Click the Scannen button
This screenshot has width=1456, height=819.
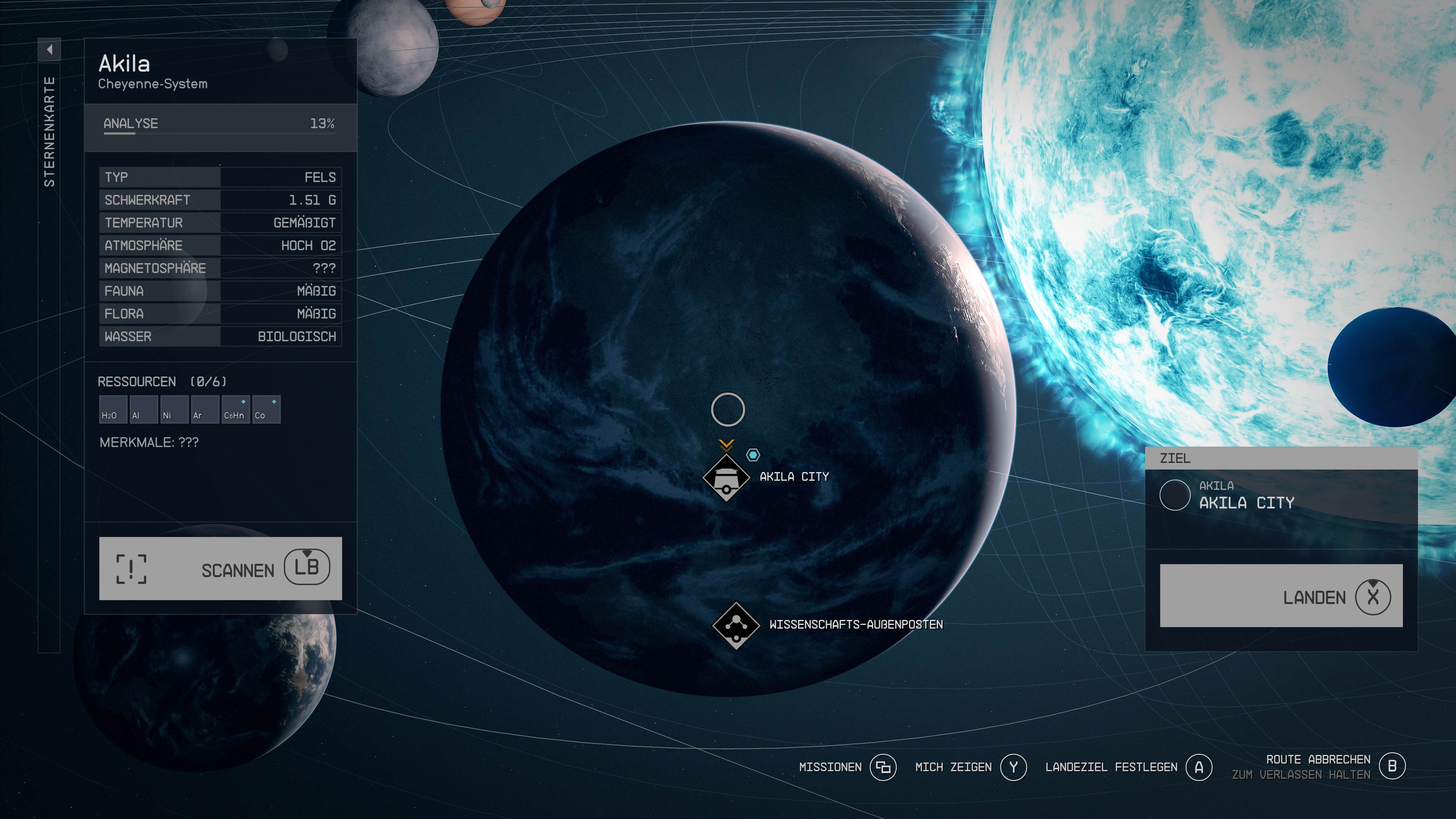220,568
